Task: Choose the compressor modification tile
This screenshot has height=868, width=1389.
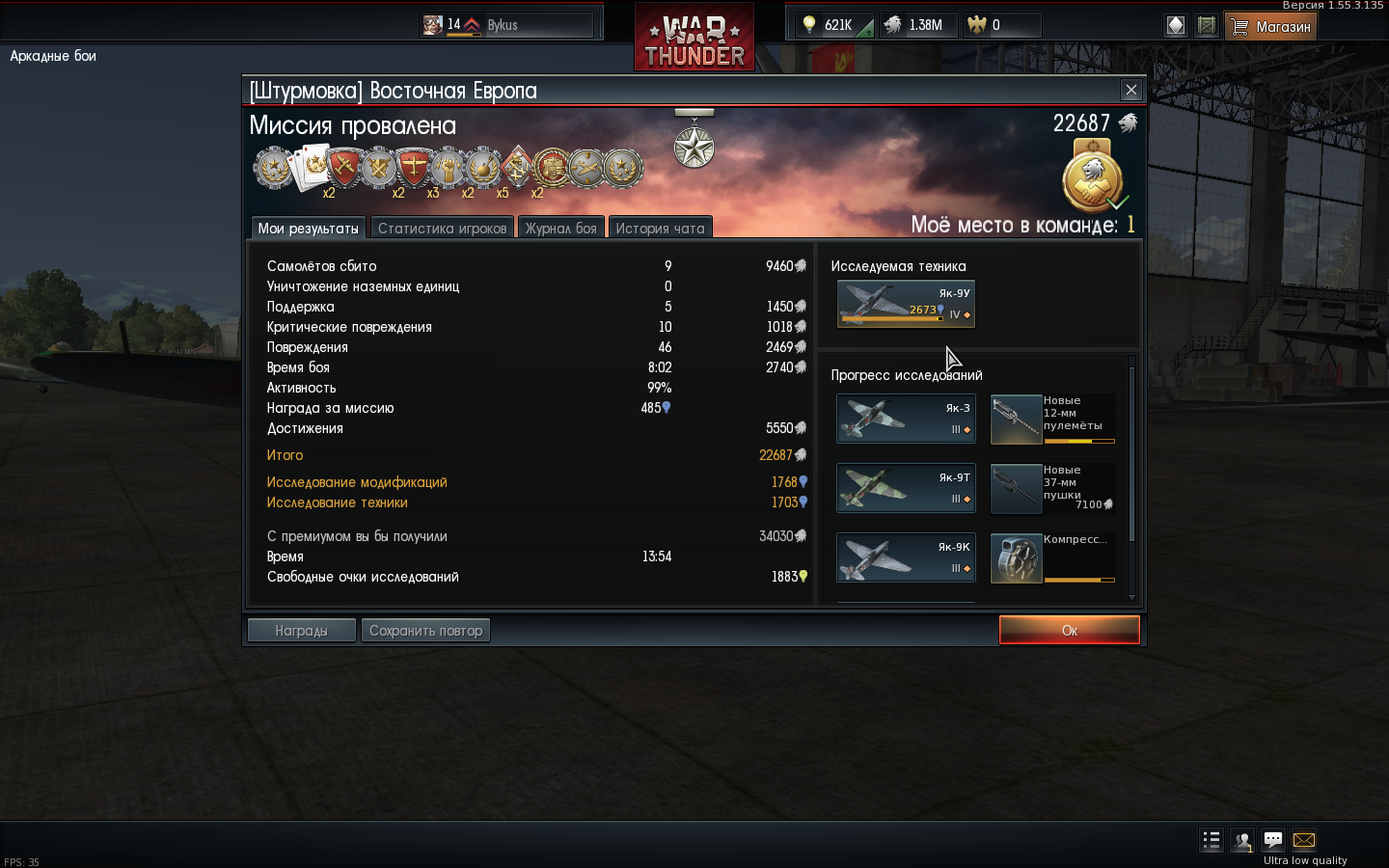Action: (x=1052, y=558)
